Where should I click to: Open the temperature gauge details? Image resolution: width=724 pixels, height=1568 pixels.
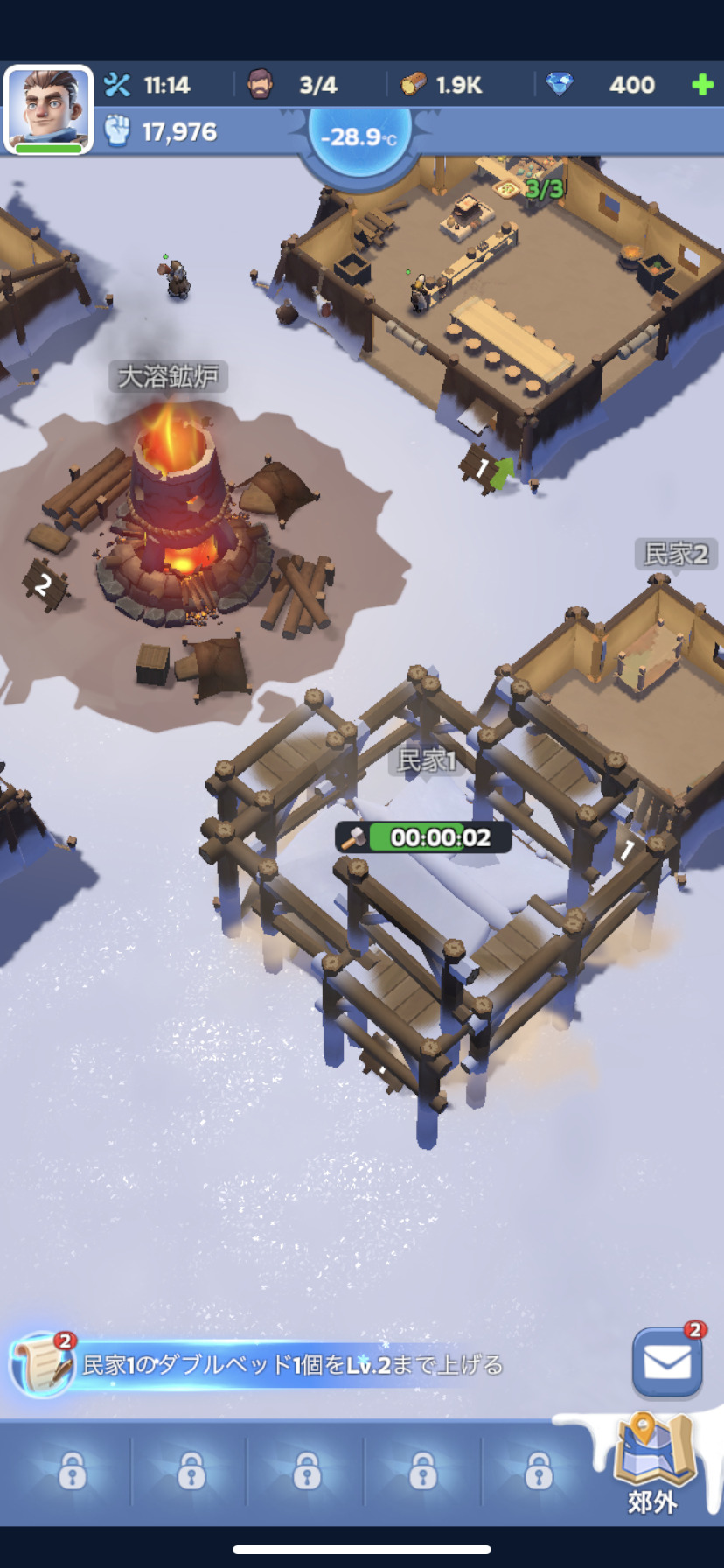(x=359, y=137)
